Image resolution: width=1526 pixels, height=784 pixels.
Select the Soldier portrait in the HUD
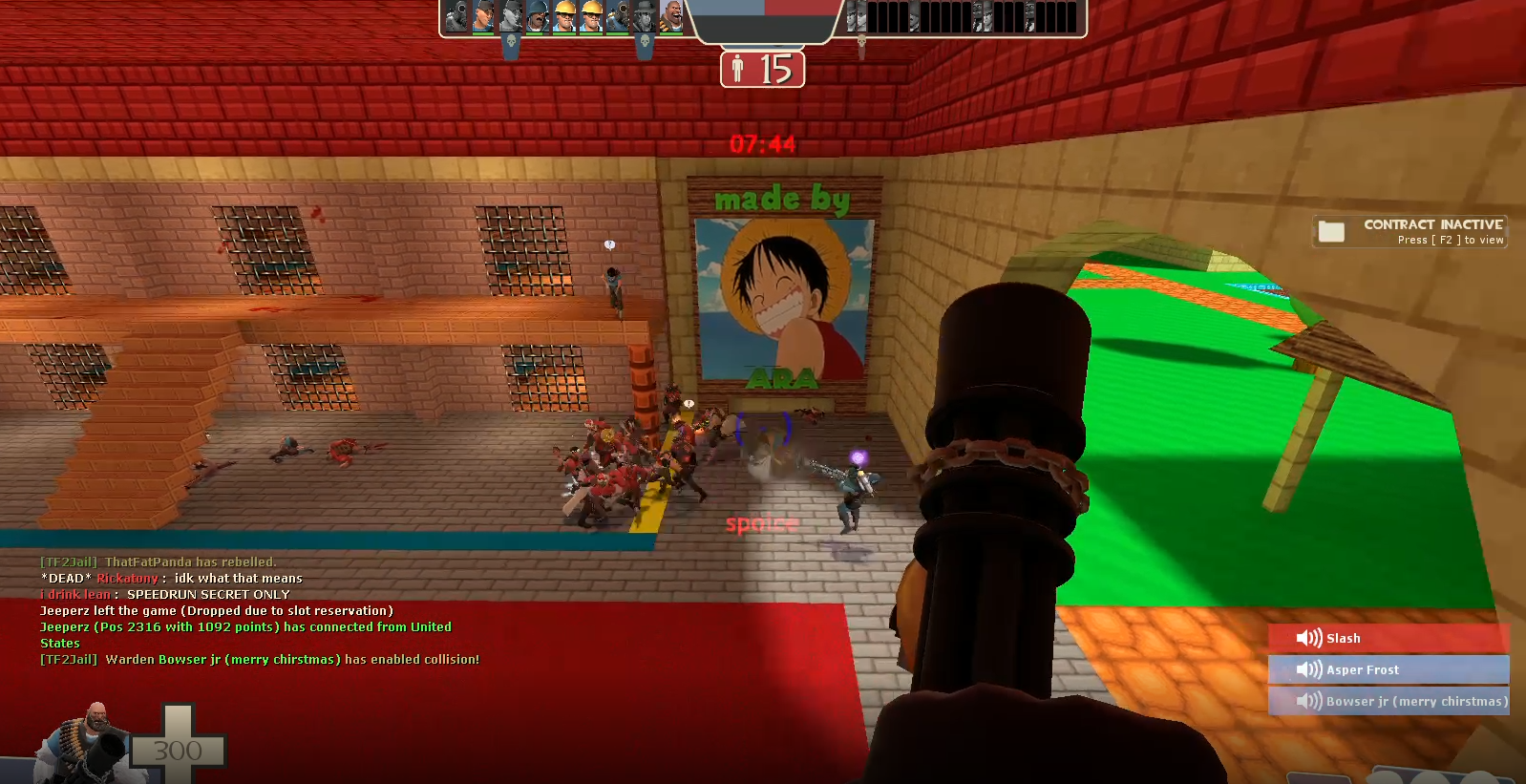pos(540,17)
